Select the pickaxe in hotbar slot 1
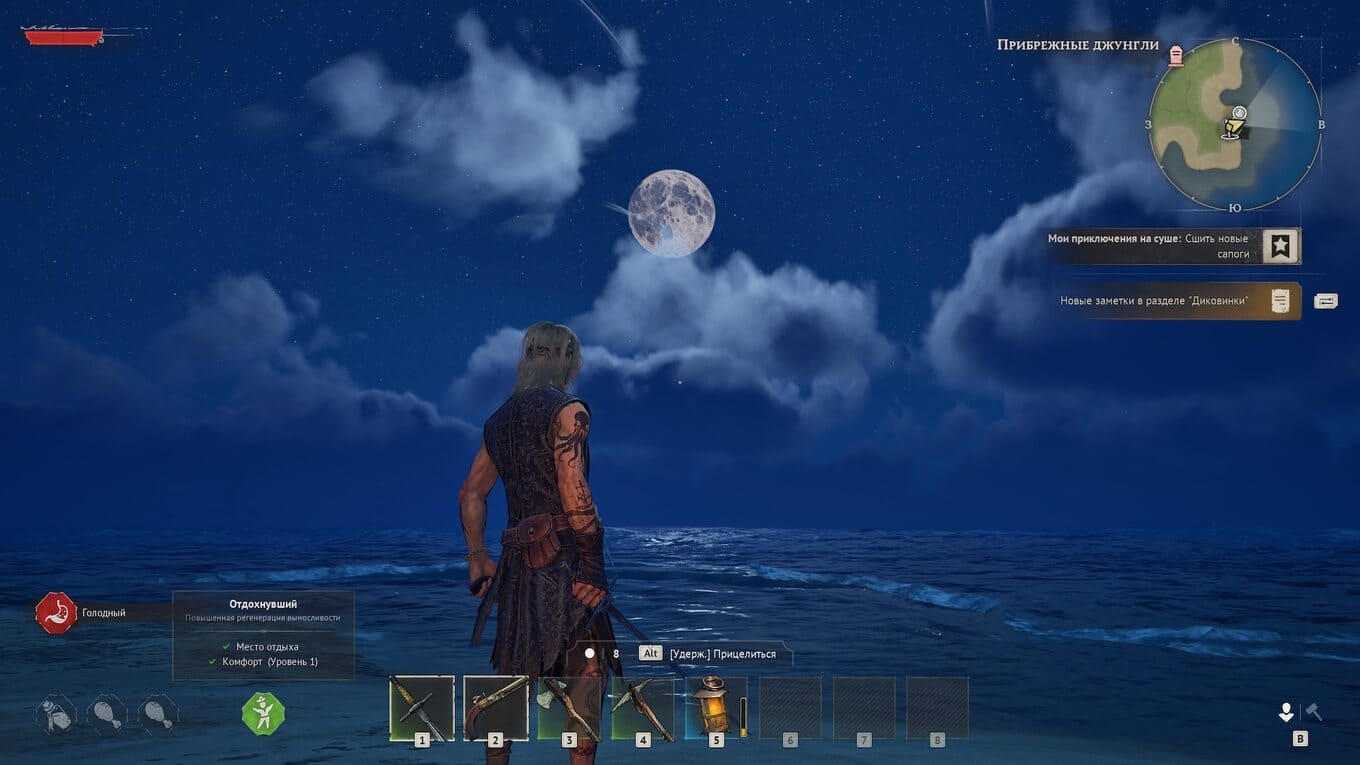The image size is (1360, 765). (421, 707)
